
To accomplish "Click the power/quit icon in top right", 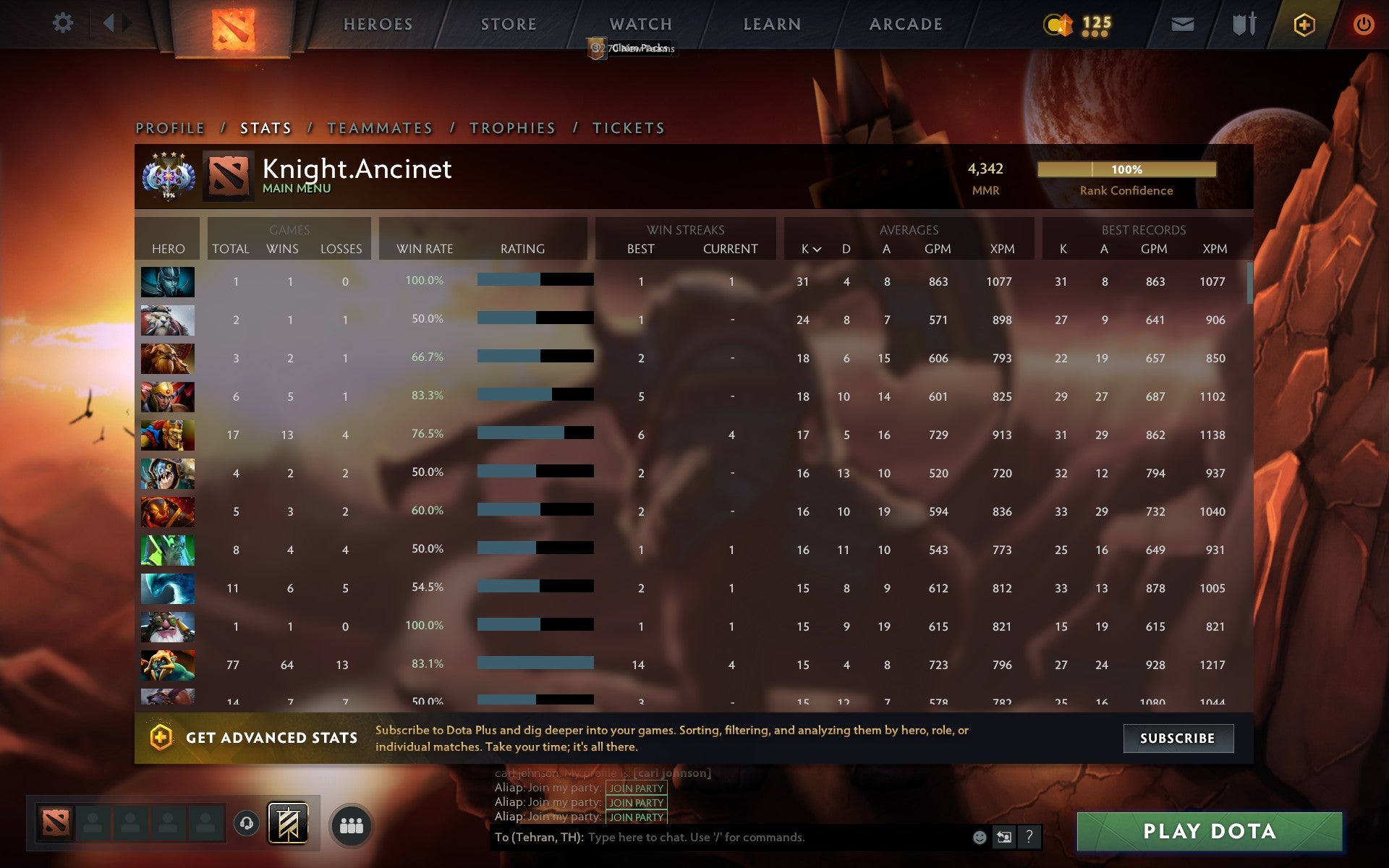I will click(1363, 23).
